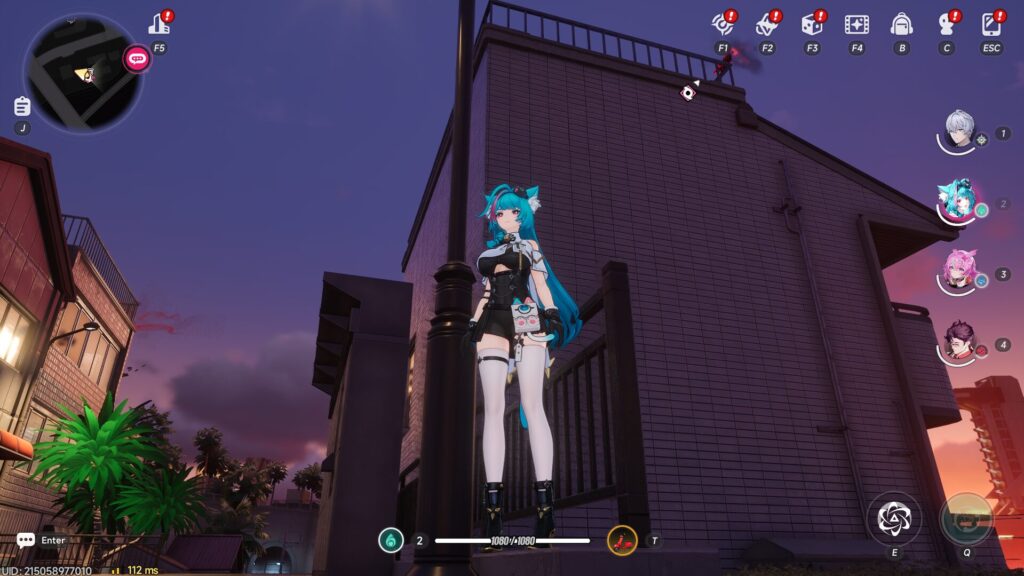This screenshot has width=1024, height=576.
Task: Select the teal-haired cat-ear character portrait
Action: (x=959, y=200)
